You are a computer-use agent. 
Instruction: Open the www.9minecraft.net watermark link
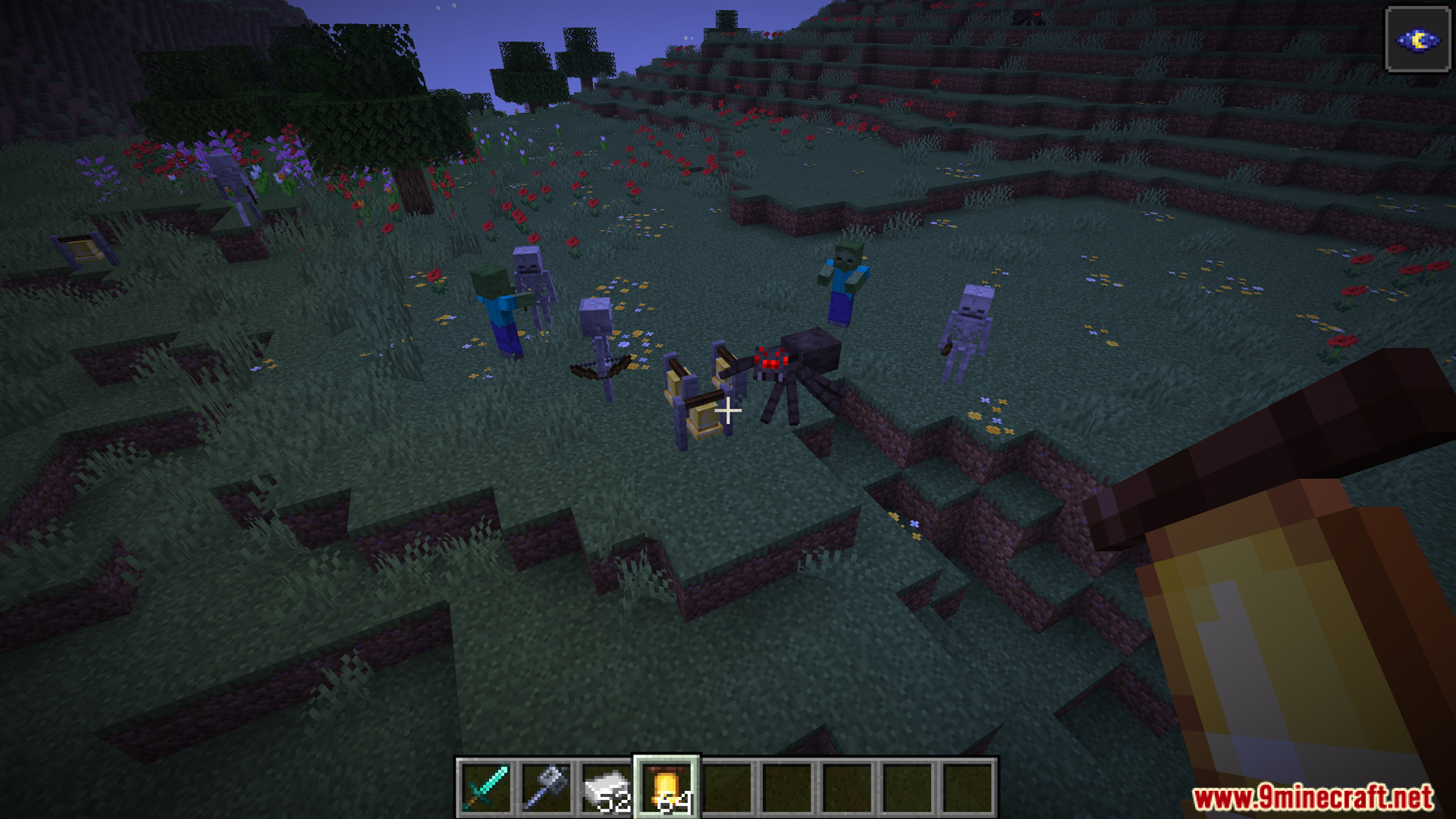pos(1313,798)
